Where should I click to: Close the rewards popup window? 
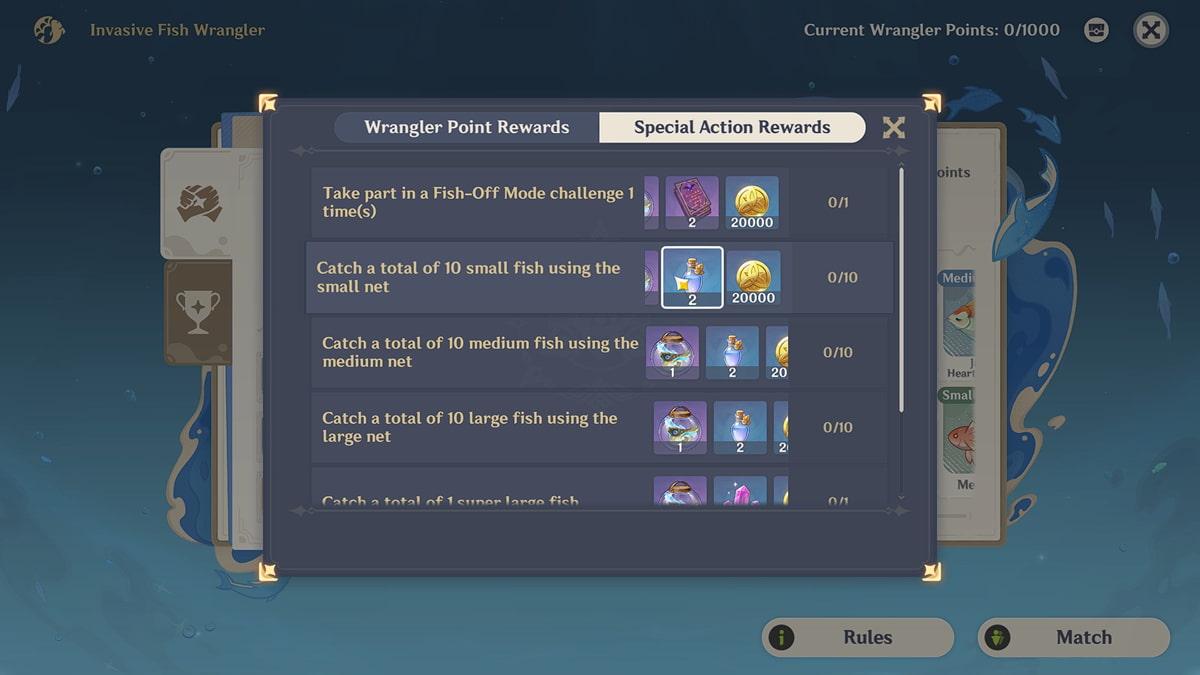[893, 127]
